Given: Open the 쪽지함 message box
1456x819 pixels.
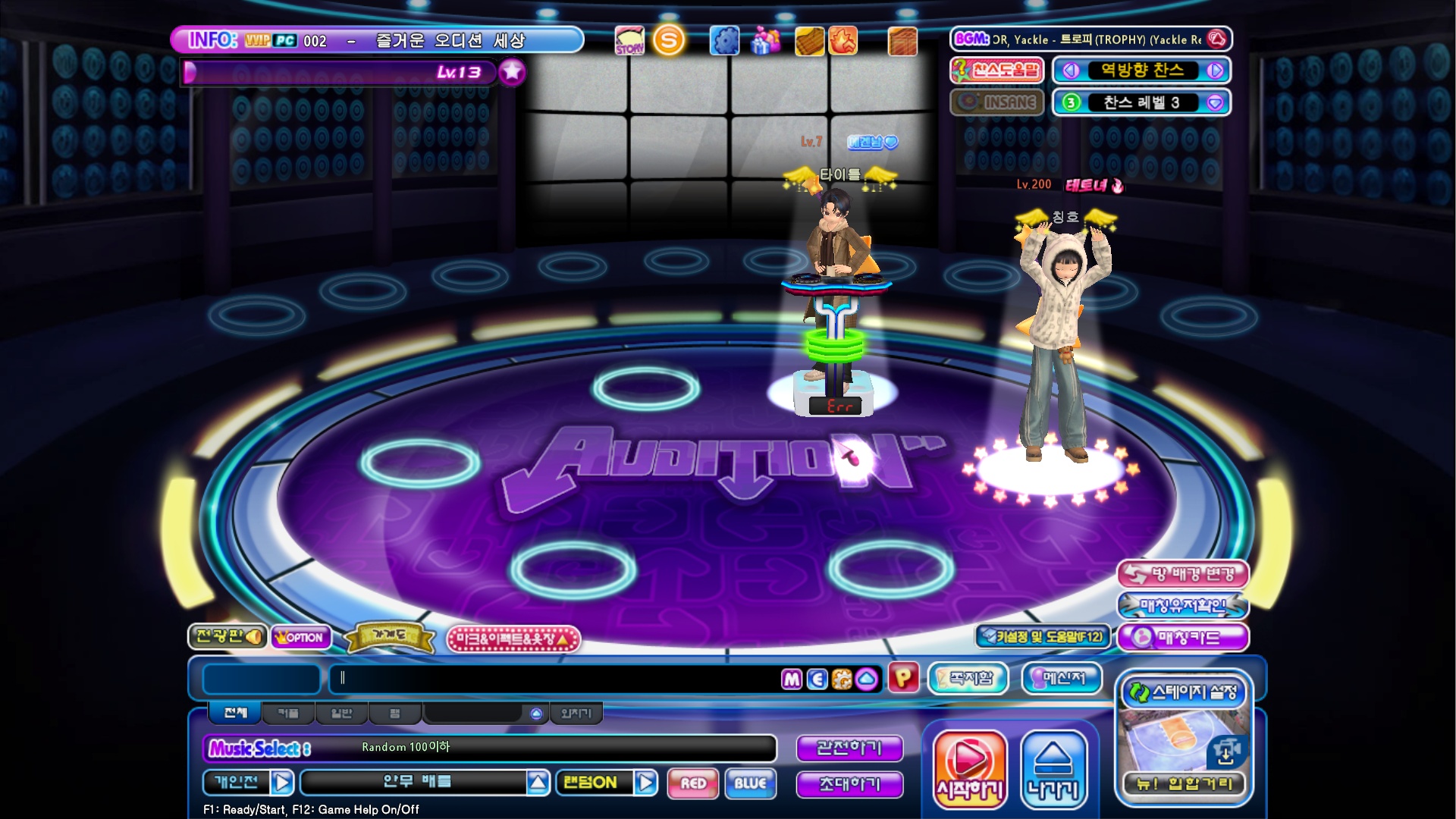Looking at the screenshot, I should [x=968, y=679].
